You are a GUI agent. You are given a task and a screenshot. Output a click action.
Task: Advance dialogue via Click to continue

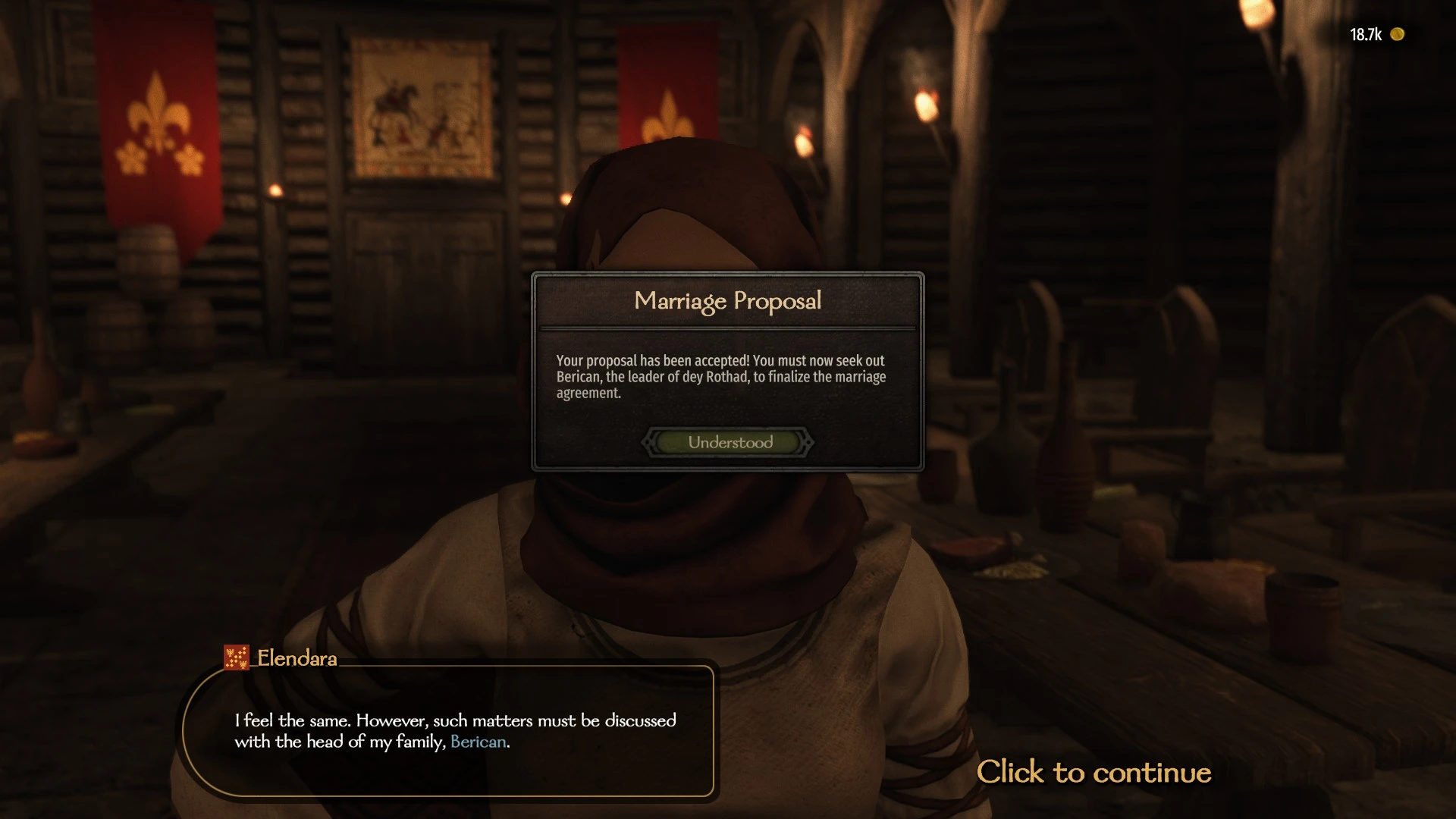tap(1094, 772)
